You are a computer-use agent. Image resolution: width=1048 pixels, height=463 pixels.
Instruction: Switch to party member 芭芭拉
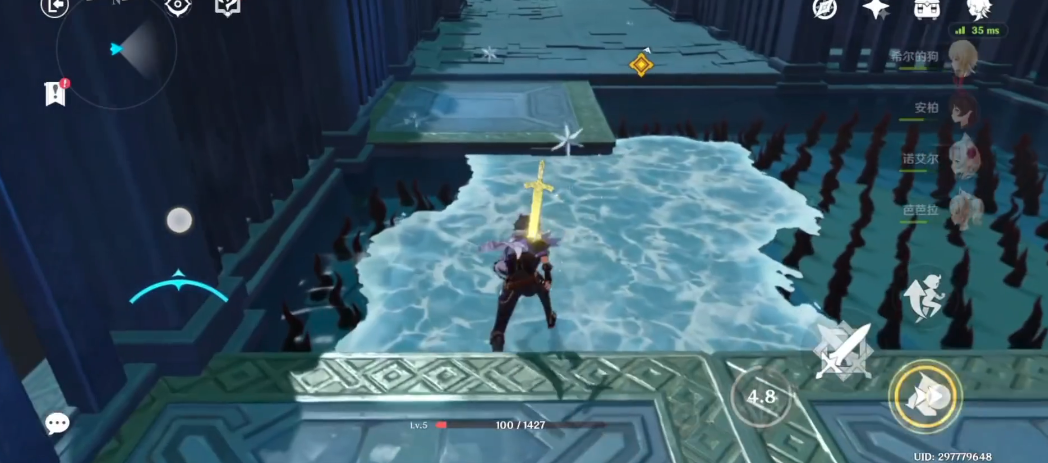point(963,209)
